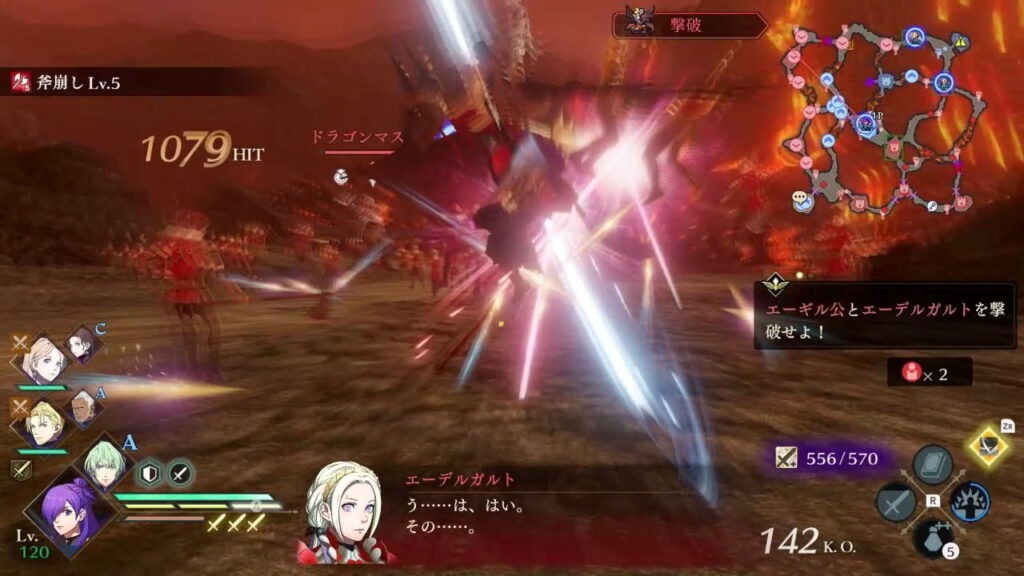Viewport: 1024px width, 576px height.
Task: Select the key marker on the minimap
Action: point(931,206)
